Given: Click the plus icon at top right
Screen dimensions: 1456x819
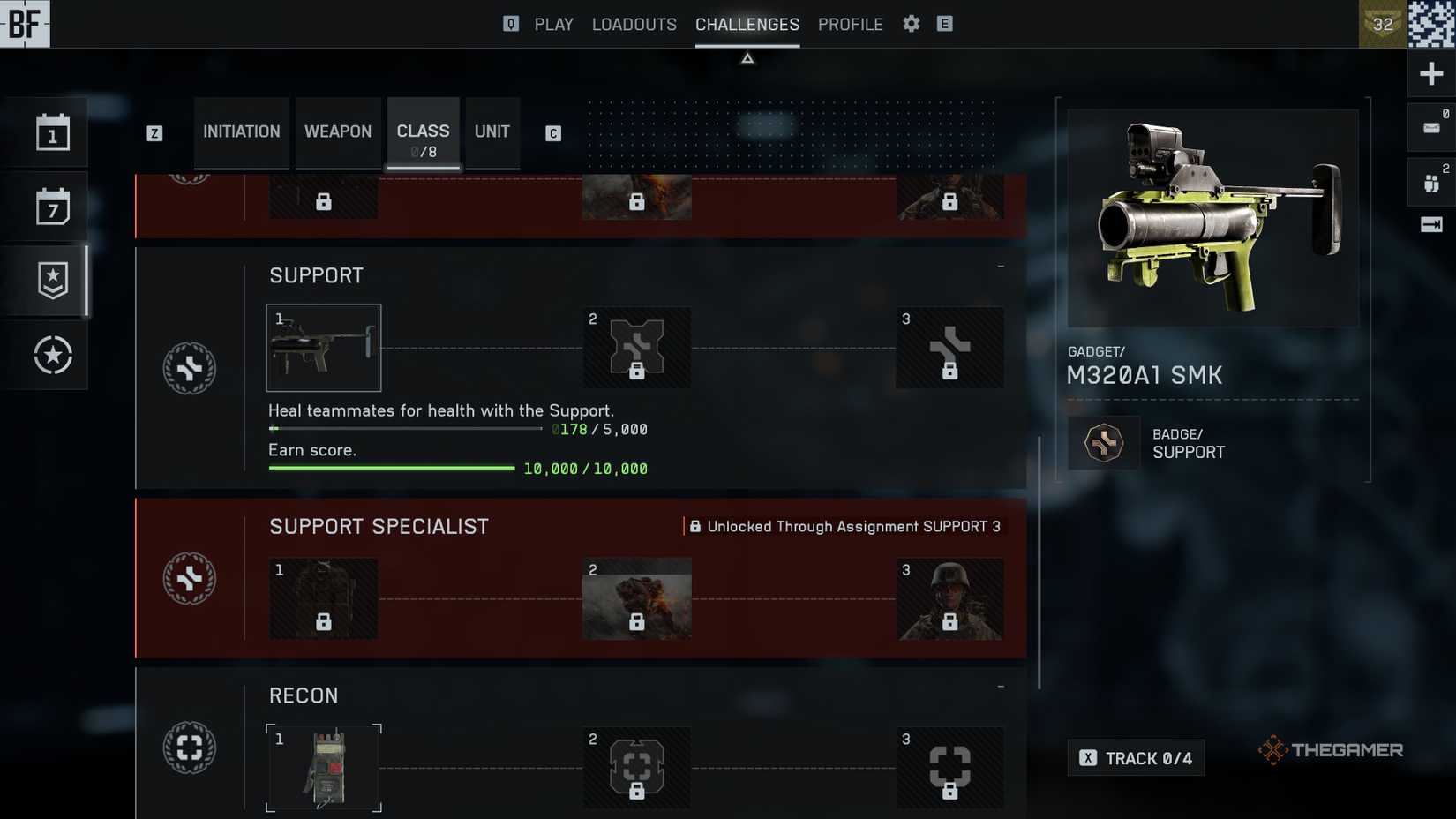Looking at the screenshot, I should 1431,73.
